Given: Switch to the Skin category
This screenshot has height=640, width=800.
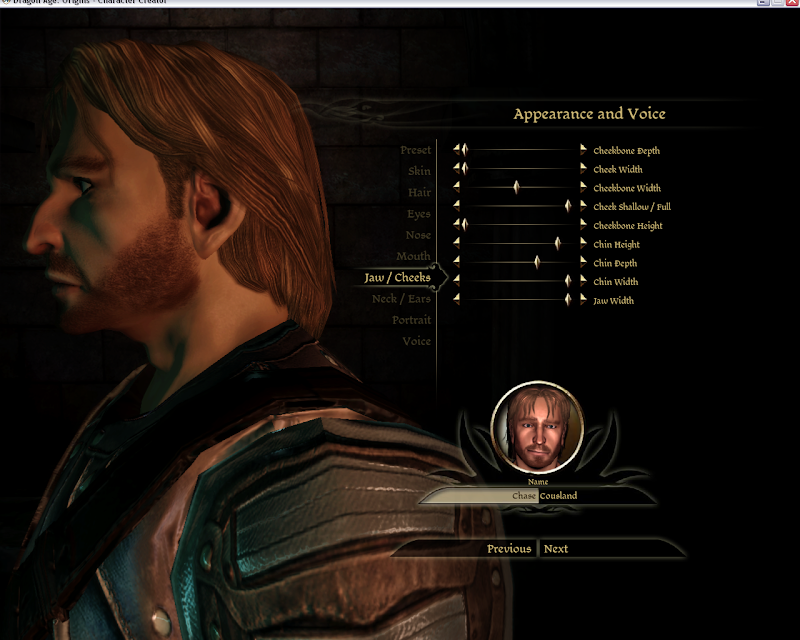Looking at the screenshot, I should [x=418, y=172].
